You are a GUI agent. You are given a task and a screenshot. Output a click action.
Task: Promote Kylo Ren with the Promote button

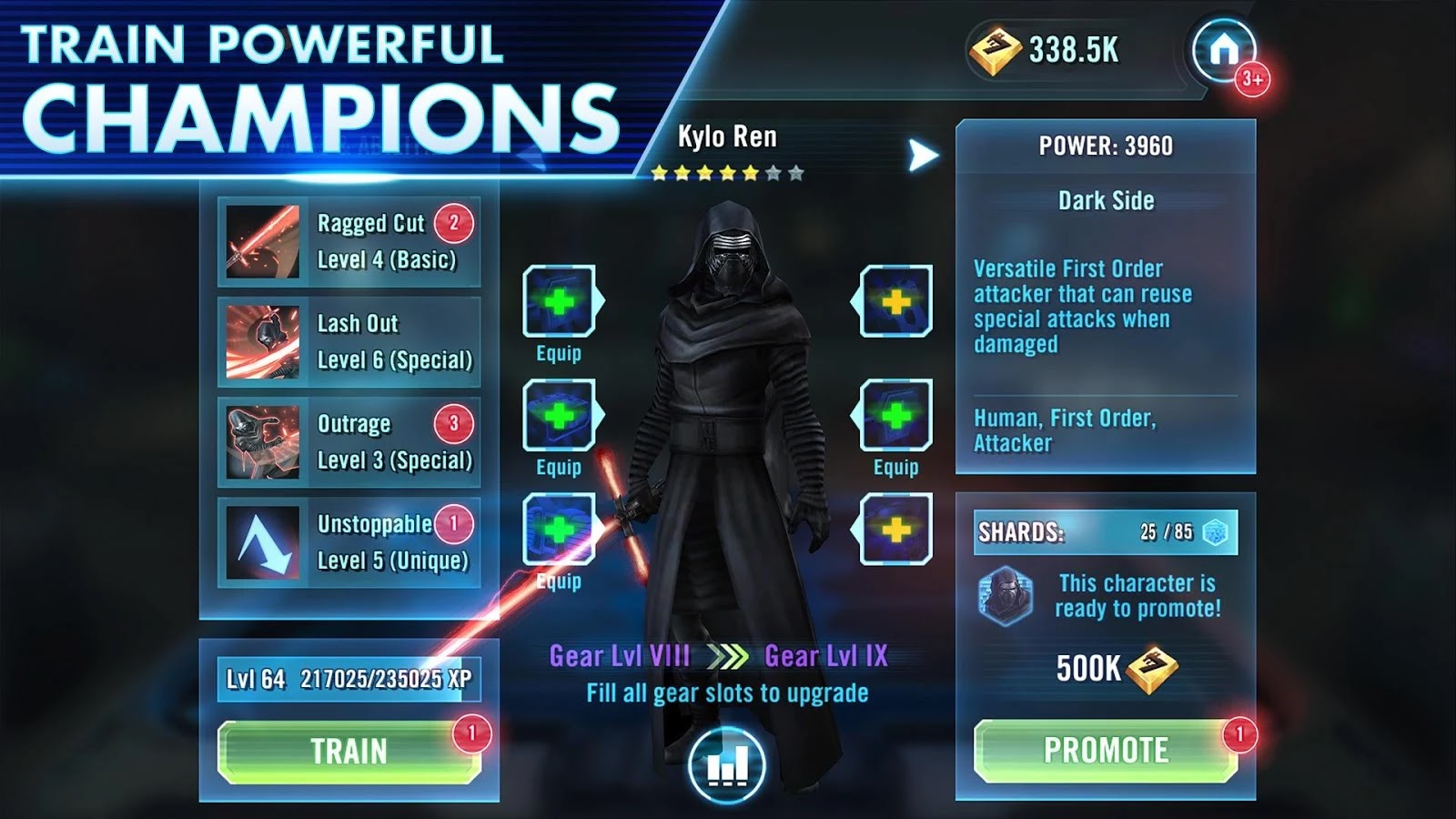1105,751
